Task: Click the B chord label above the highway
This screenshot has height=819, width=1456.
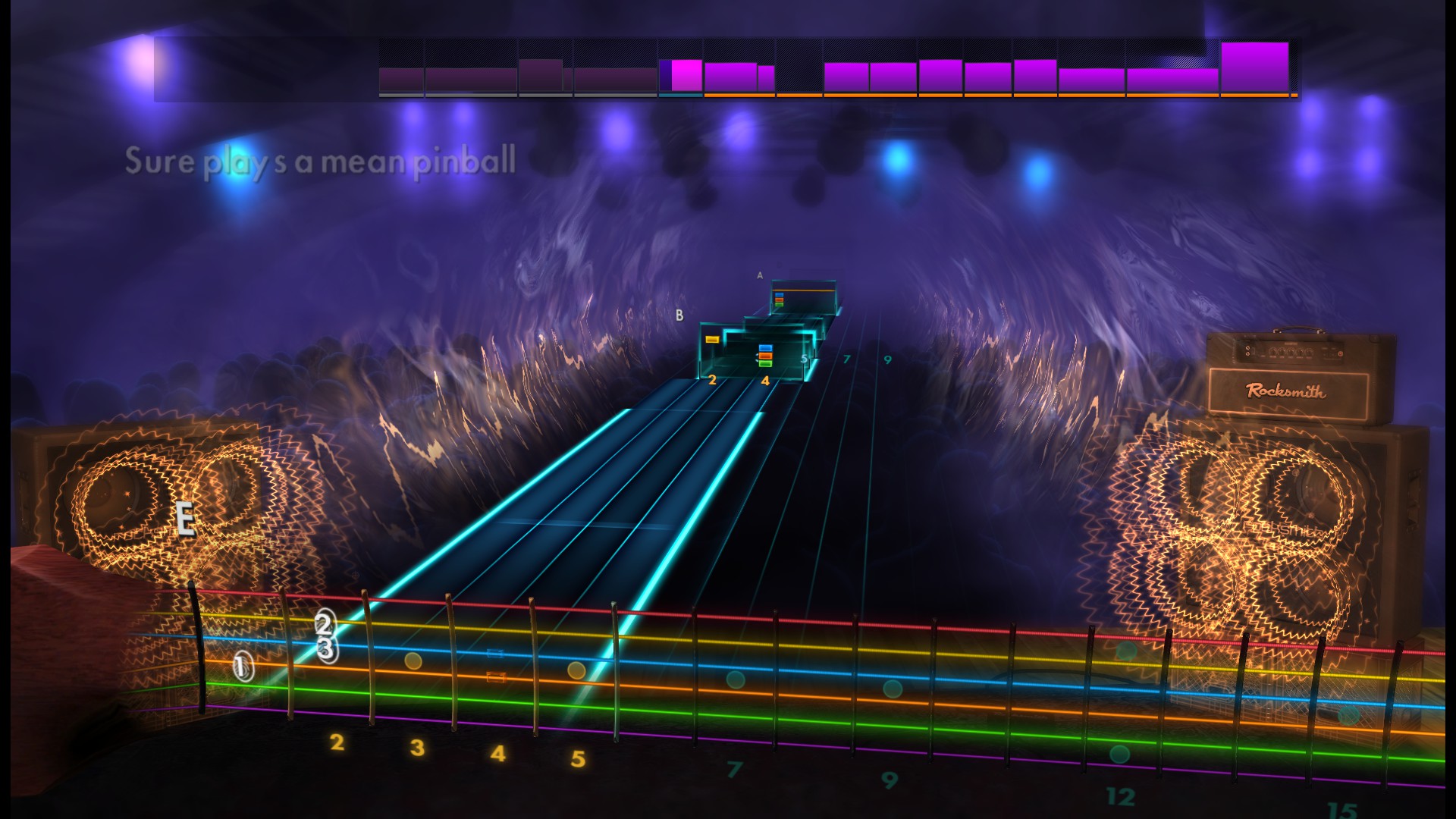Action: point(679,315)
